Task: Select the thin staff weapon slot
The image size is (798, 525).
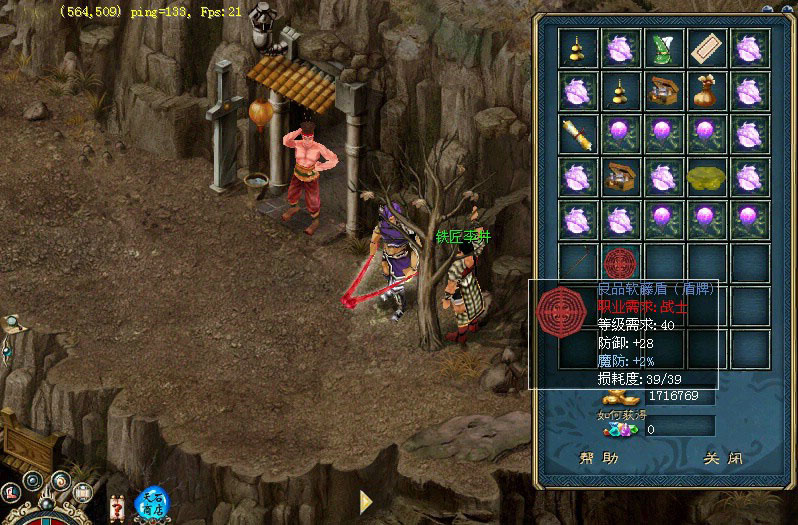Action: [577, 263]
